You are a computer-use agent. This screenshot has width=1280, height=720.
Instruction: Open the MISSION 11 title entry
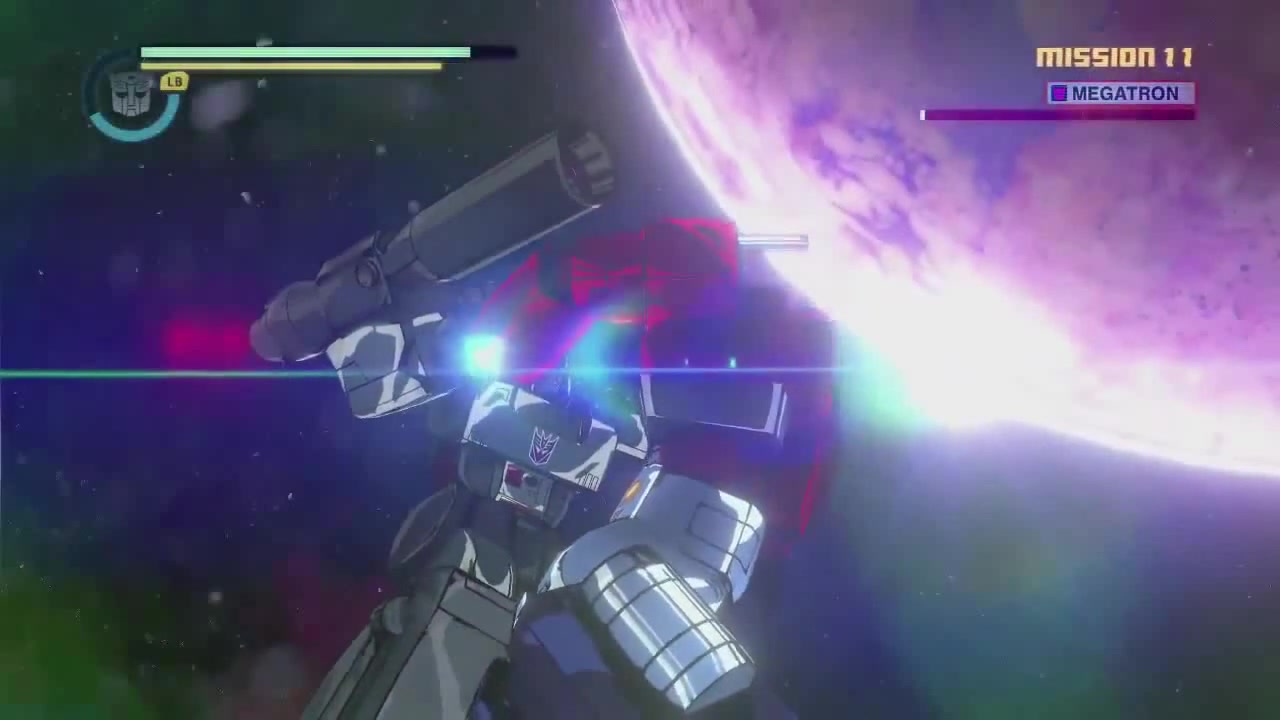pos(1113,58)
